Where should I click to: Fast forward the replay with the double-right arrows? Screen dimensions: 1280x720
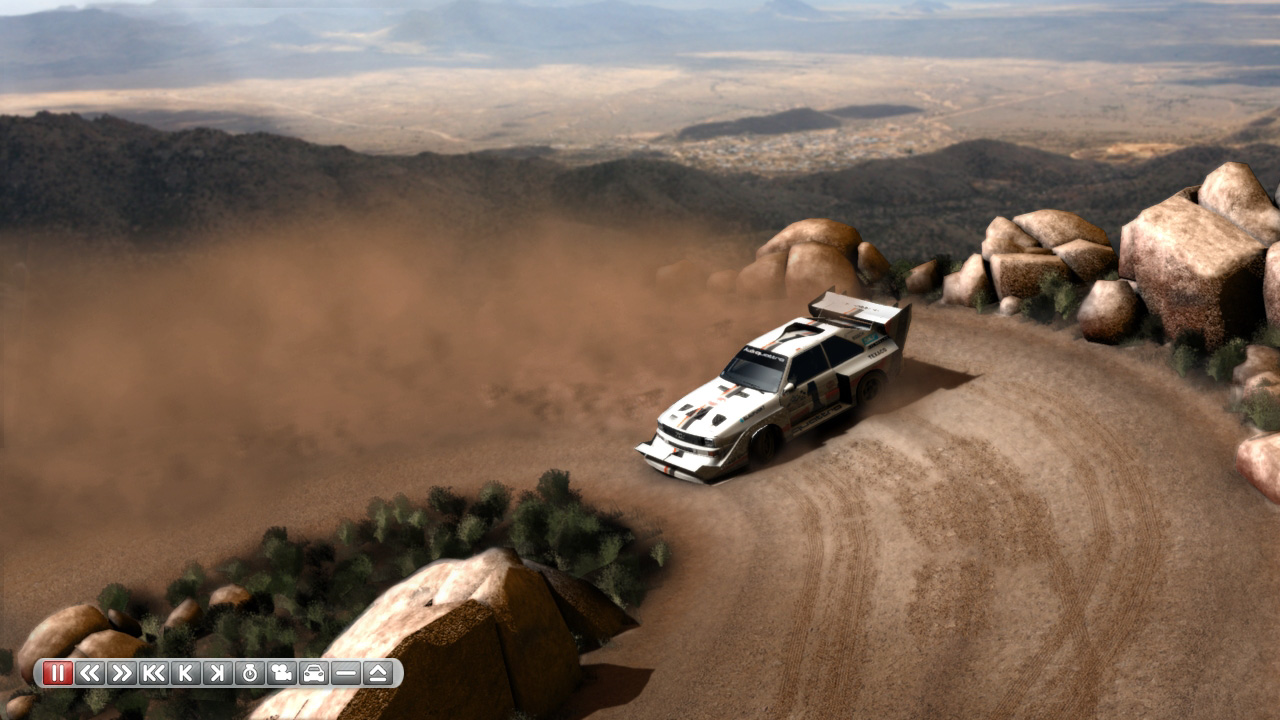(x=122, y=673)
